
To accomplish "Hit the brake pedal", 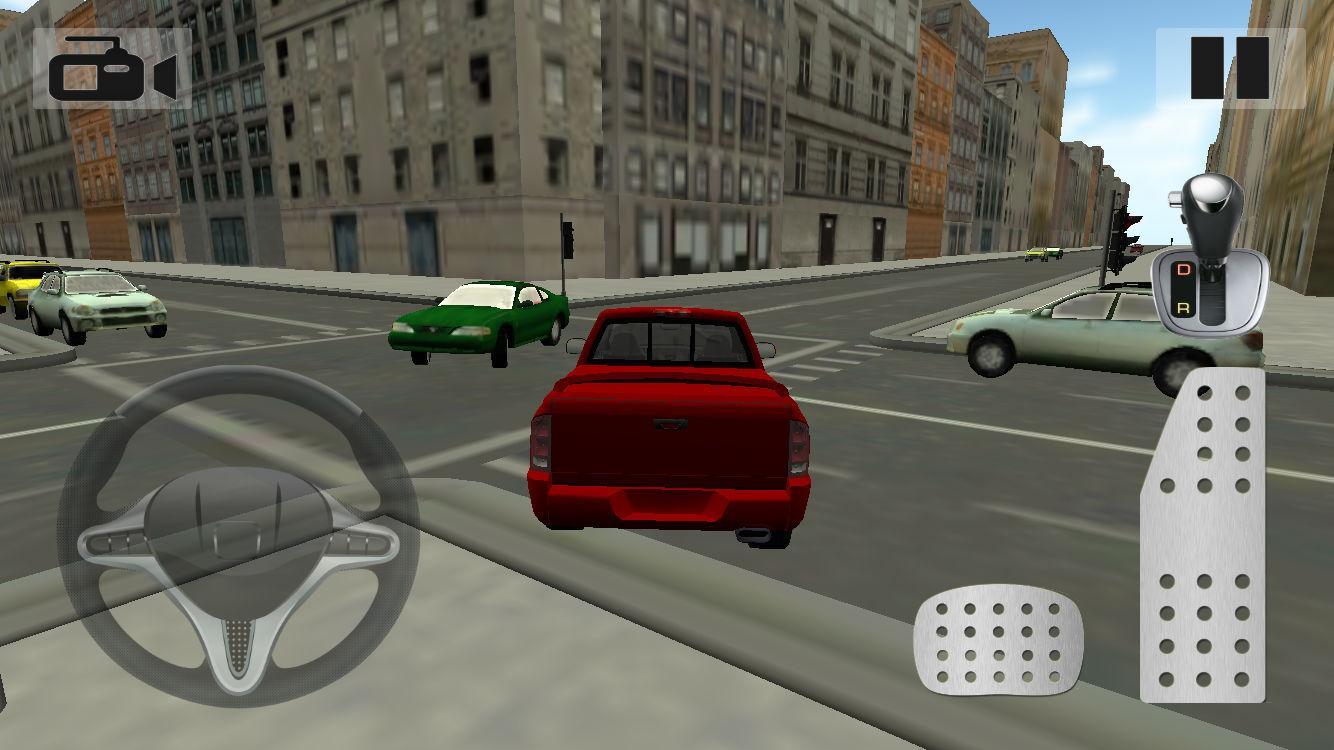I will 997,640.
